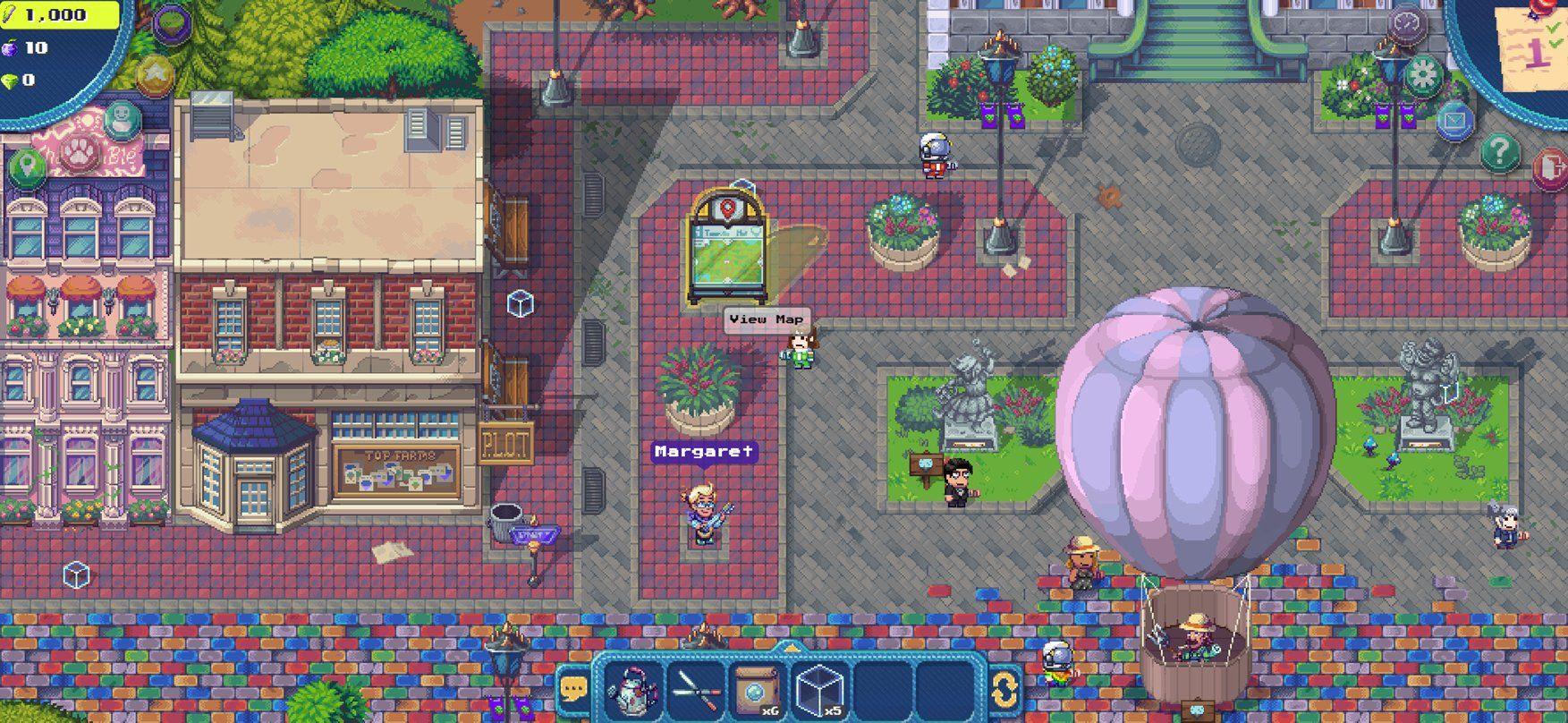
Task: Expand the hotbar via the small up arrow
Action: (792, 650)
